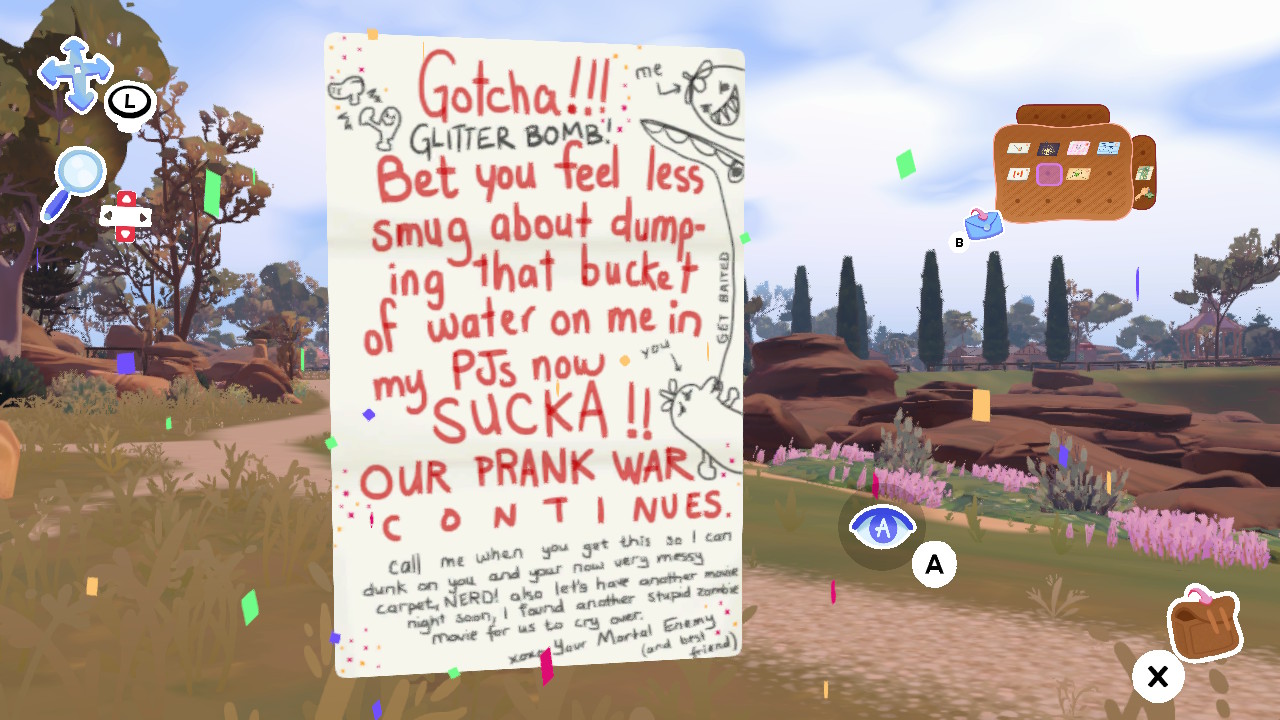This screenshot has width=1280, height=720.
Task: Click the green stamp on the suitcase side flap
Action: (1144, 173)
